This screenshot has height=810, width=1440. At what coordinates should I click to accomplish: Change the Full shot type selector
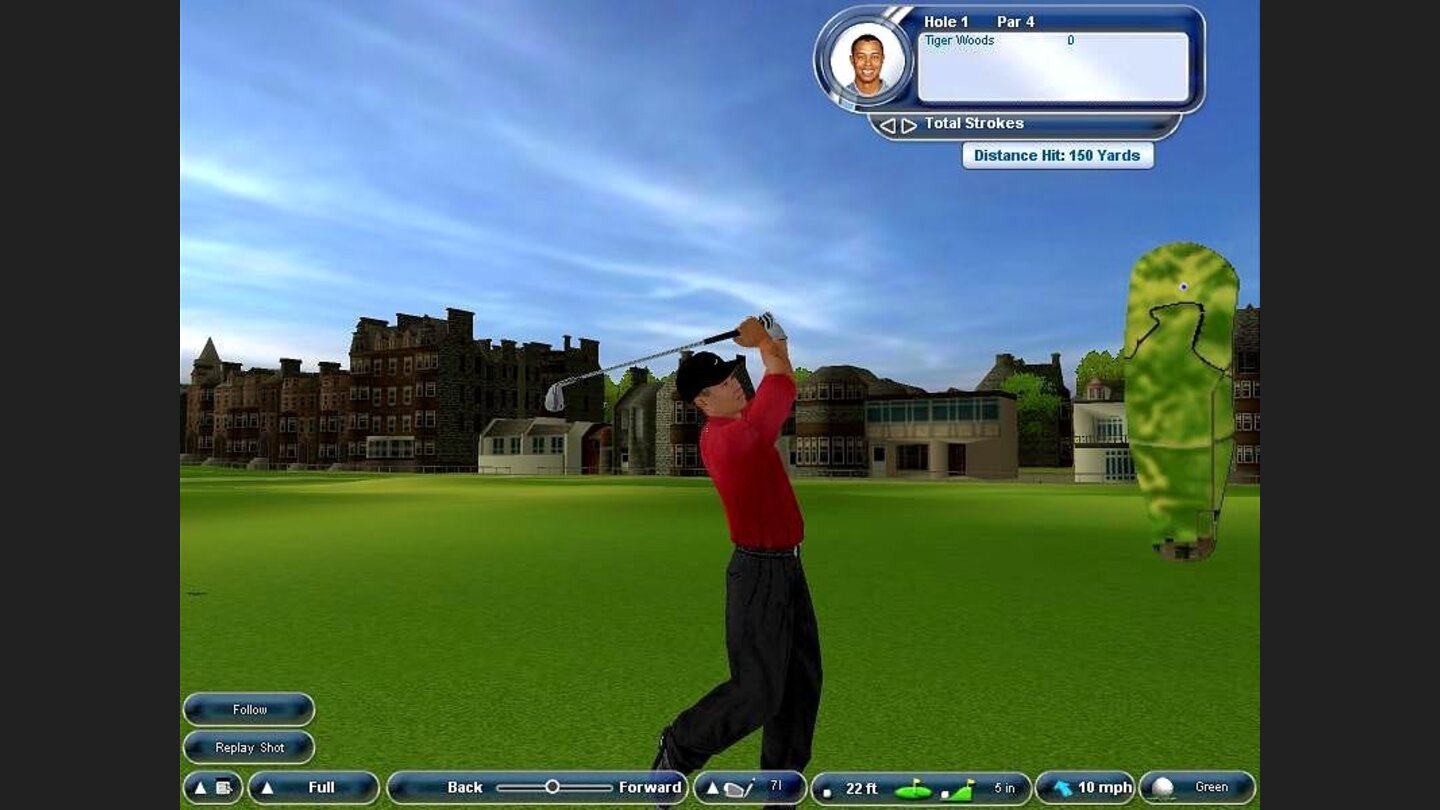tap(313, 788)
